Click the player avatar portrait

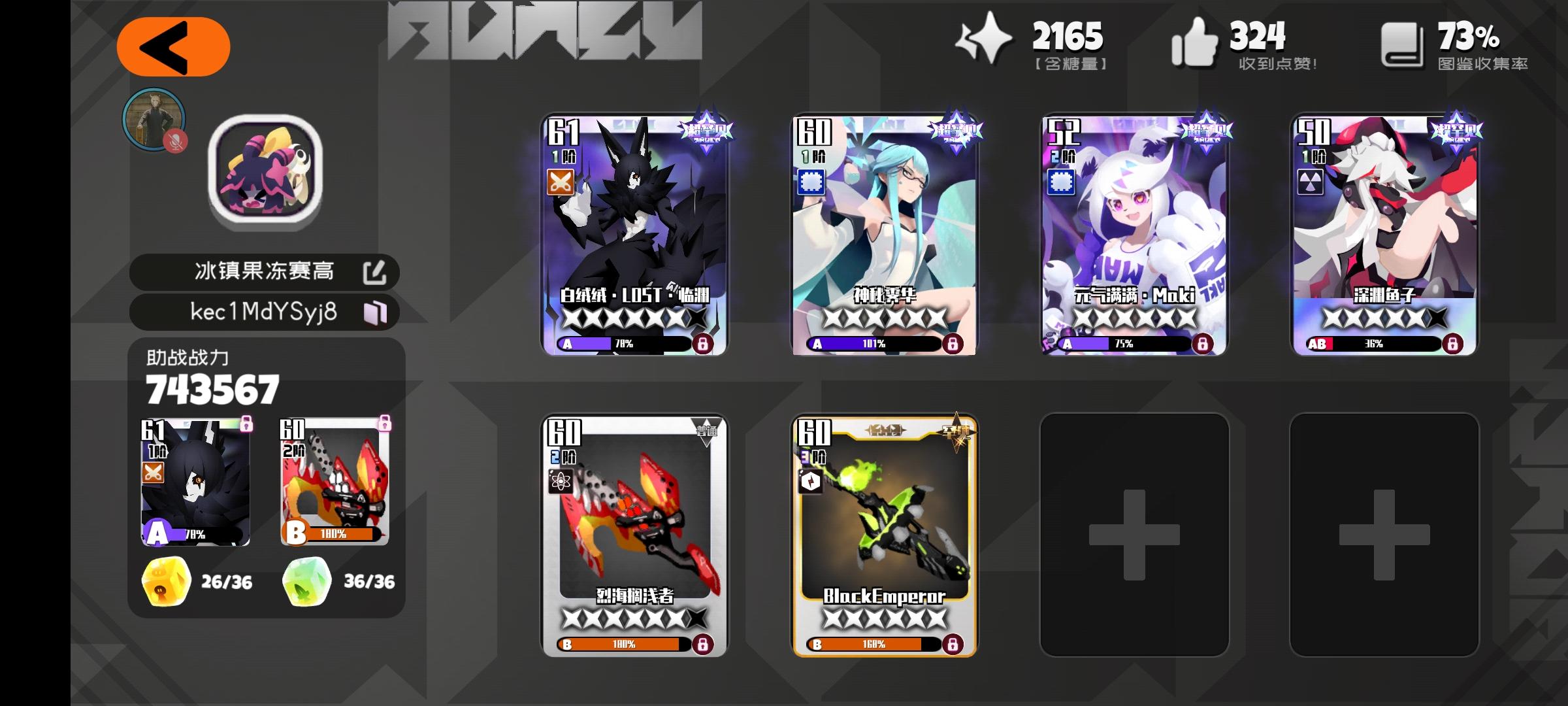point(155,122)
